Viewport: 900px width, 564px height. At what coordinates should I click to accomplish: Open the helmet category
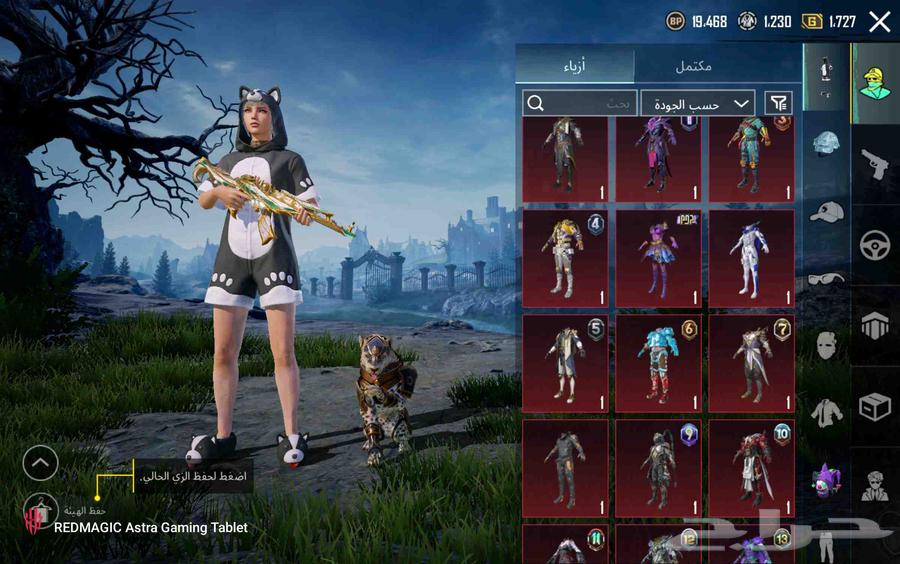pyautogui.click(x=826, y=143)
